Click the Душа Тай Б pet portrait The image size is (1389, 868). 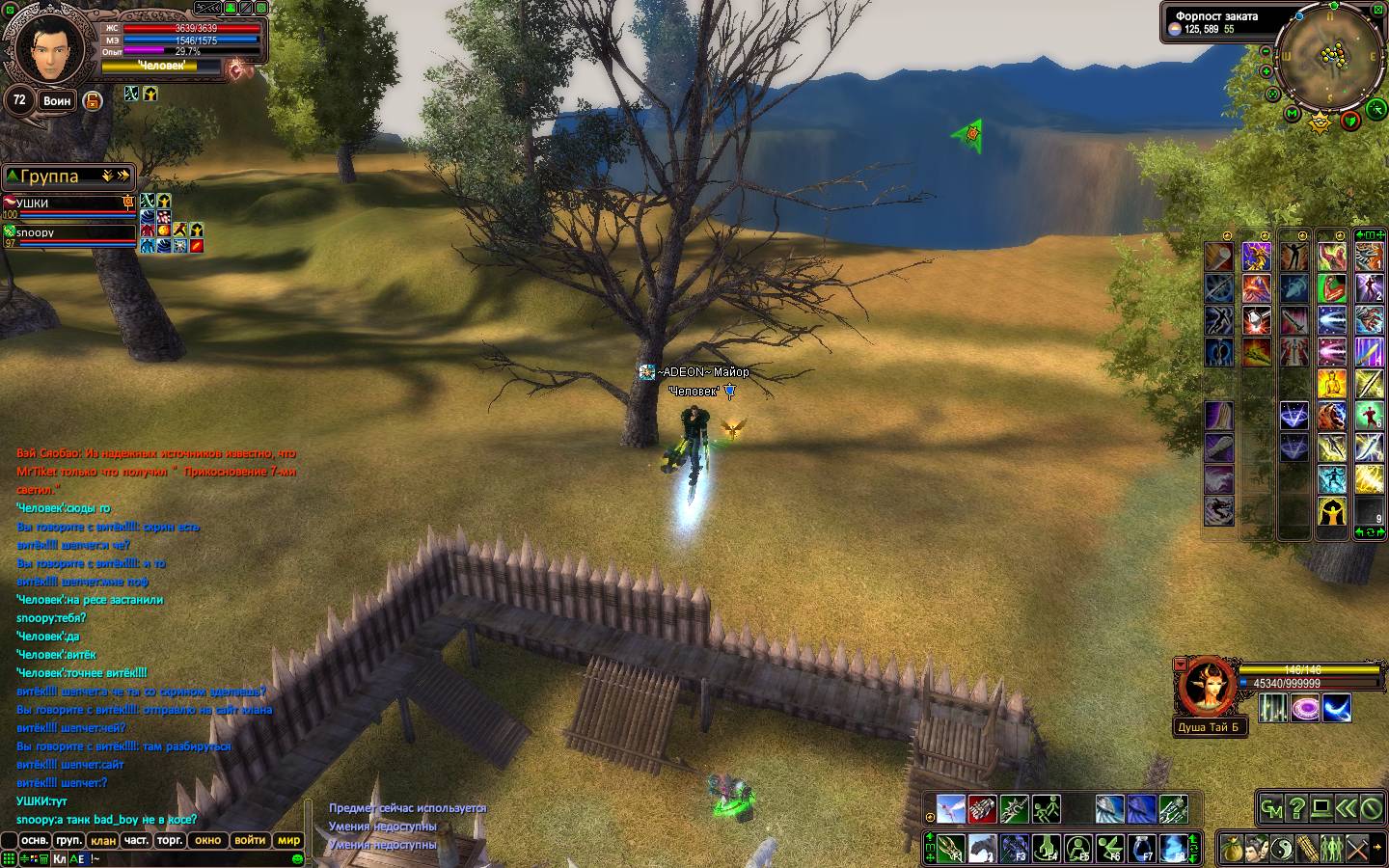(x=1205, y=687)
